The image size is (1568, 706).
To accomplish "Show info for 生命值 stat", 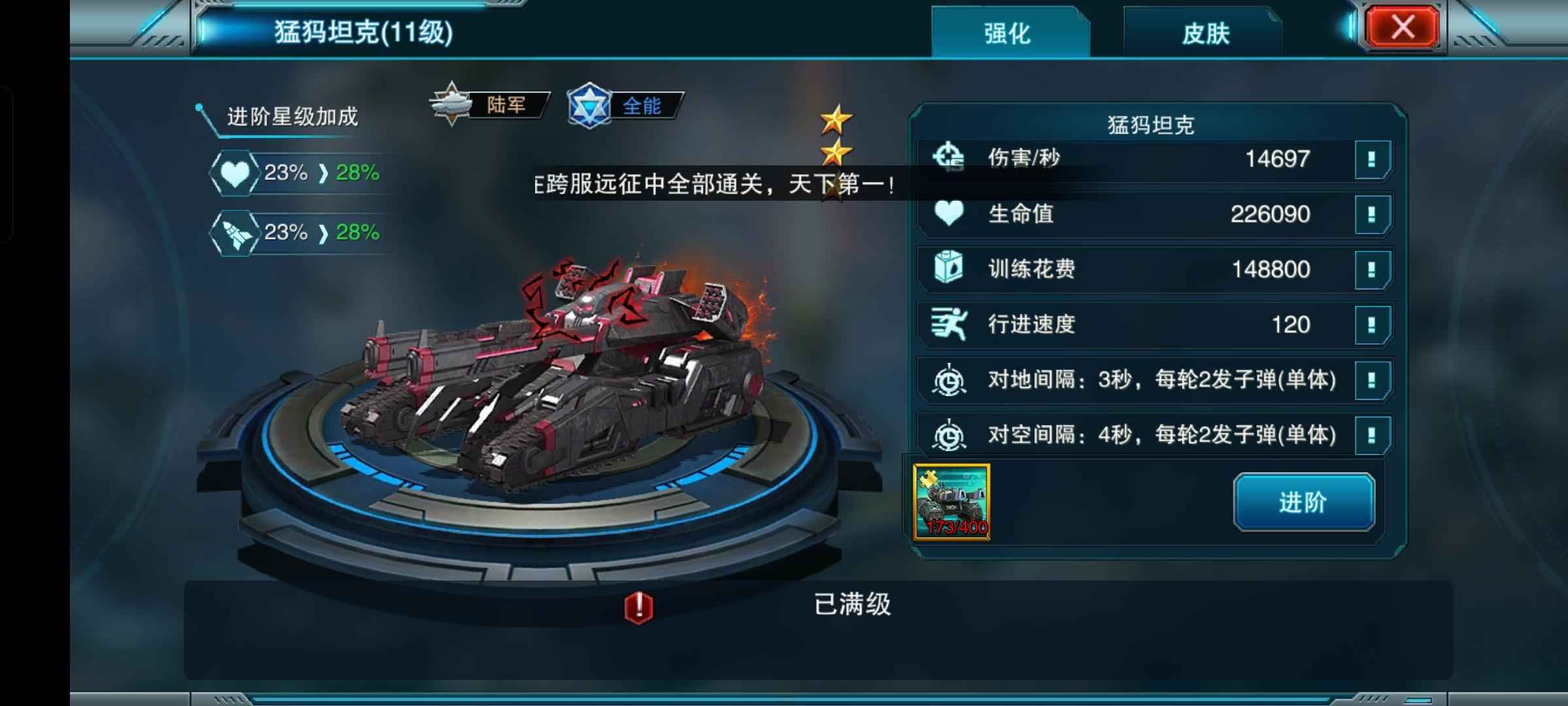I will coord(1371,214).
